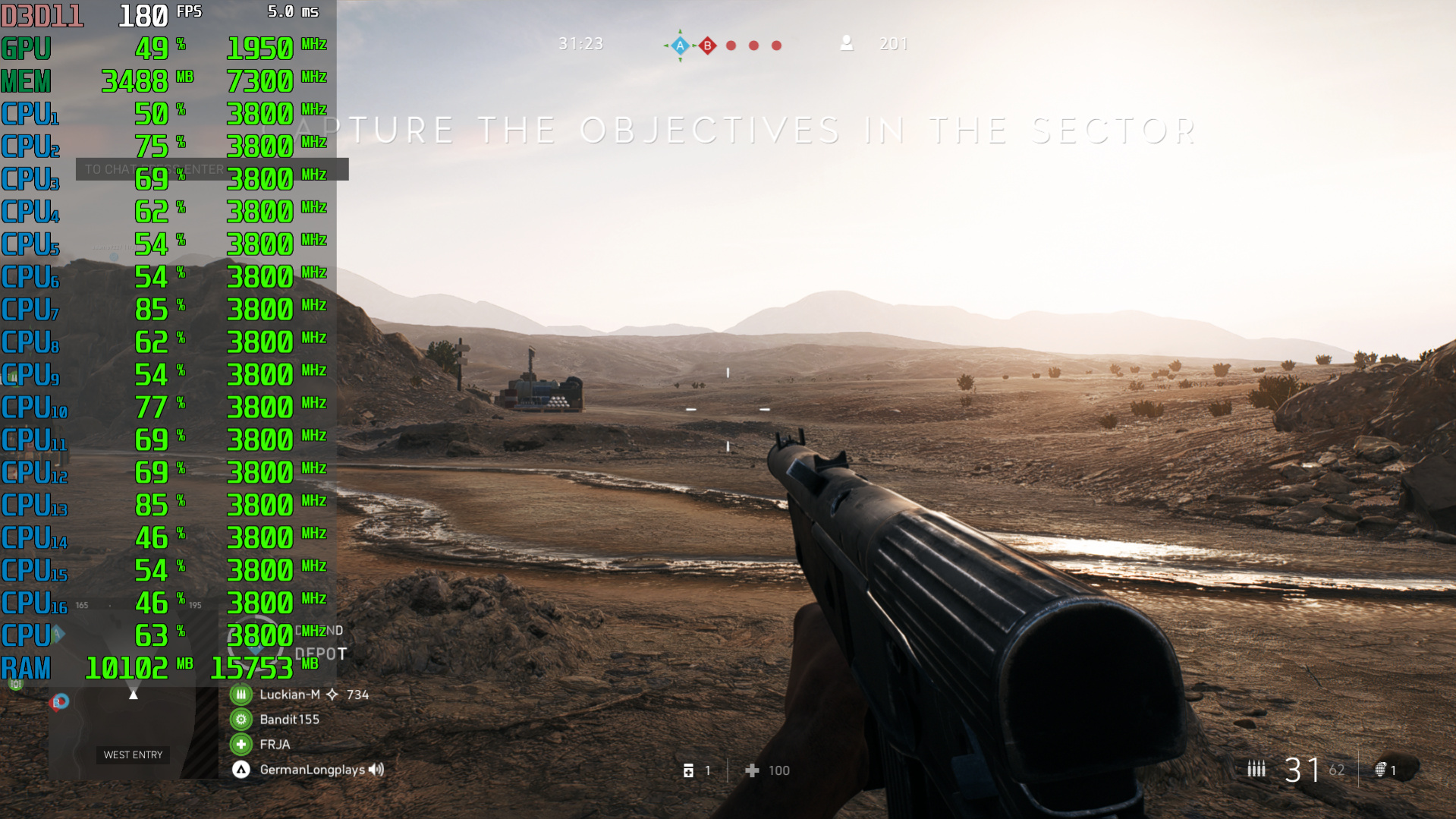1456x819 pixels.
Task: Click the DEPOT objective label
Action: pyautogui.click(x=320, y=651)
